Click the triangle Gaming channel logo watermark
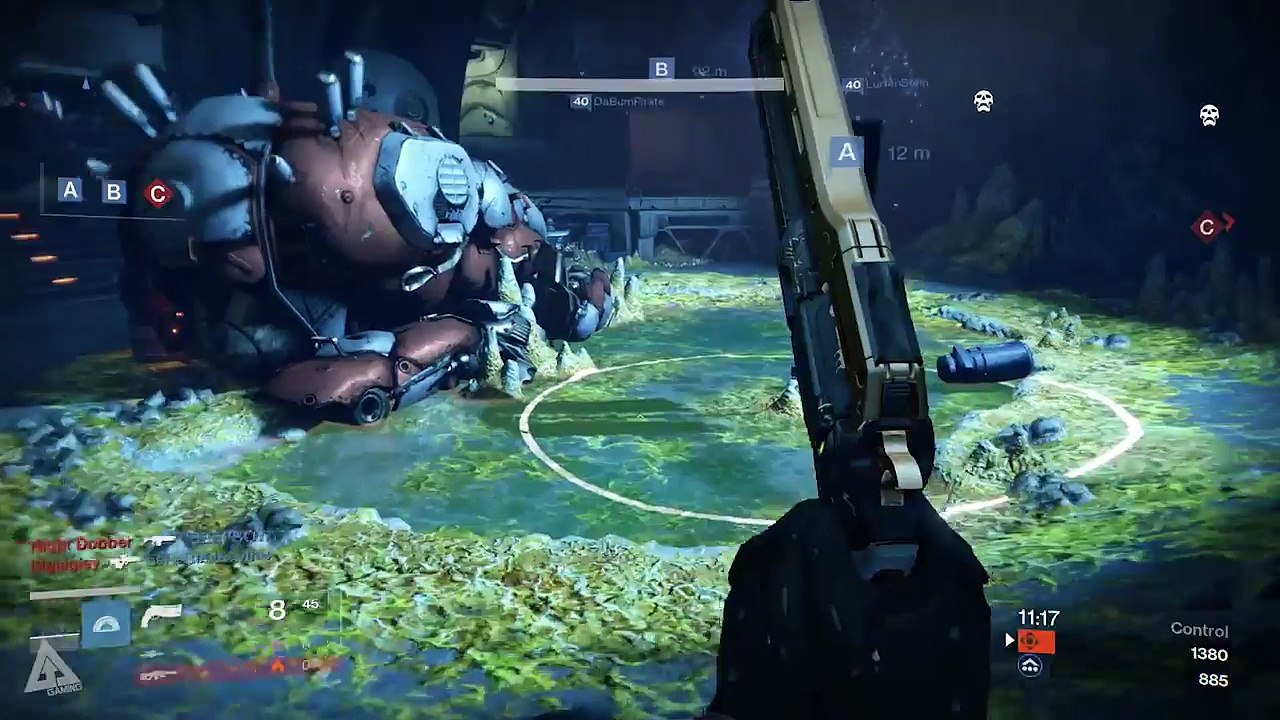The width and height of the screenshot is (1280, 720). [x=52, y=670]
